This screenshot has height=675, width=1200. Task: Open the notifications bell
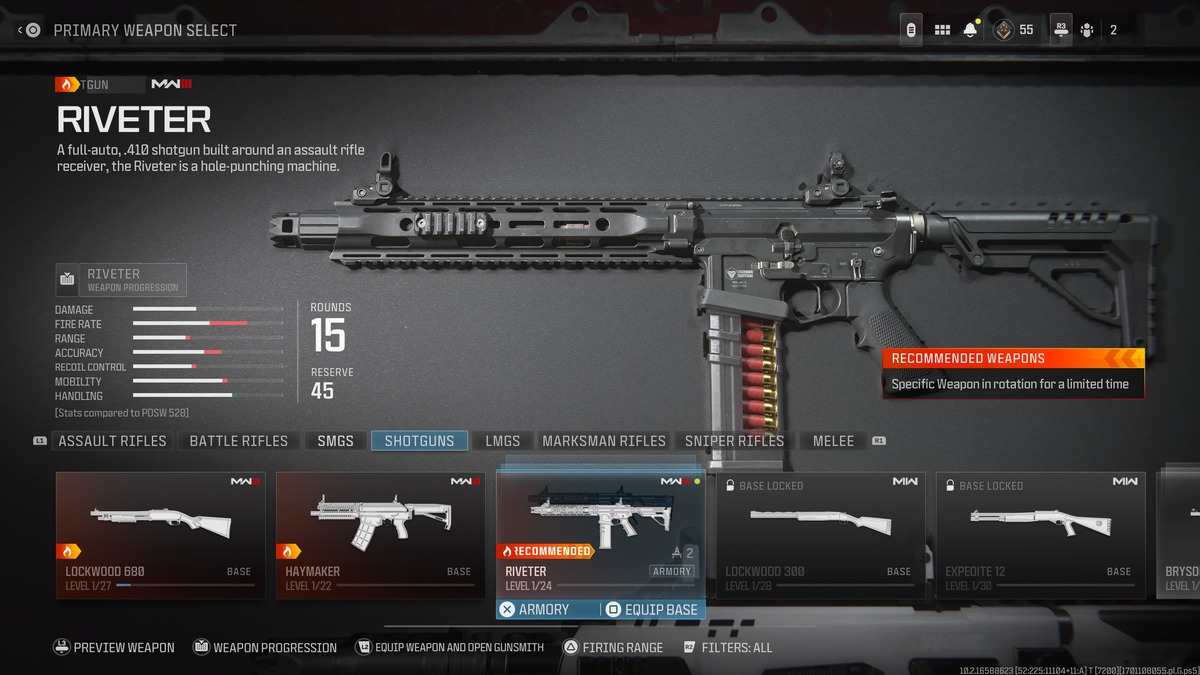pyautogui.click(x=970, y=30)
